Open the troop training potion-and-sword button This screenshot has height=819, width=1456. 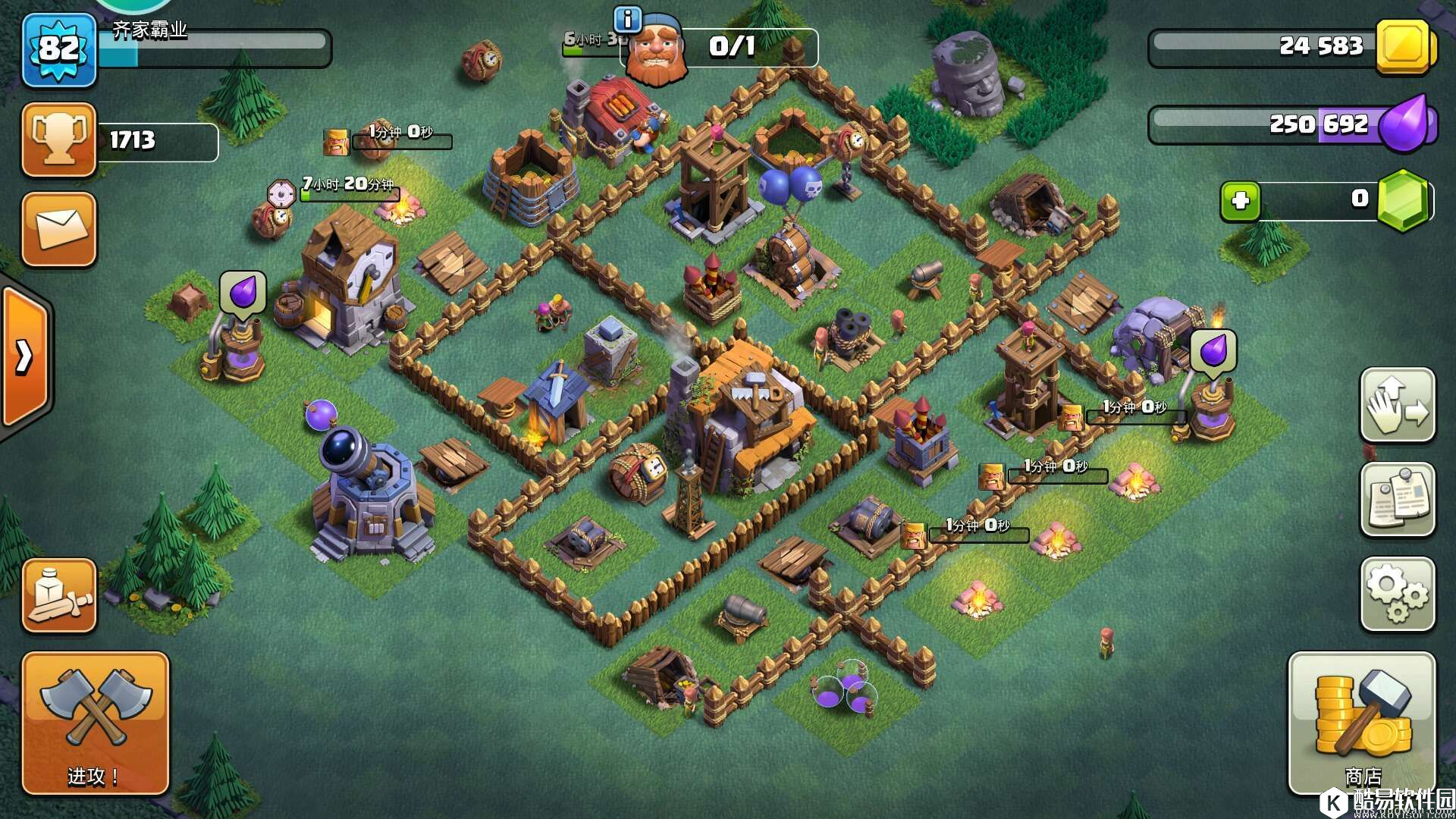[59, 596]
